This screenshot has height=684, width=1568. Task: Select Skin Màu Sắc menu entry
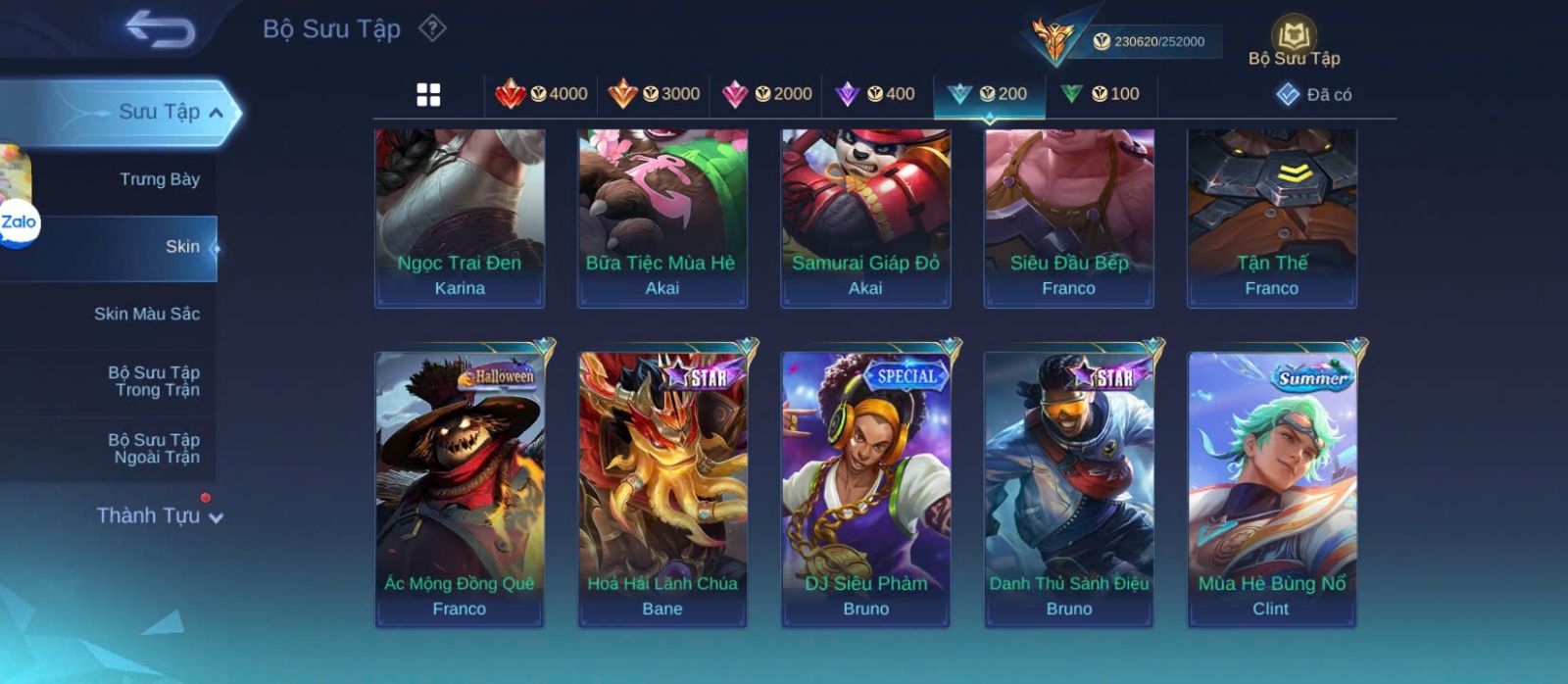coord(146,314)
